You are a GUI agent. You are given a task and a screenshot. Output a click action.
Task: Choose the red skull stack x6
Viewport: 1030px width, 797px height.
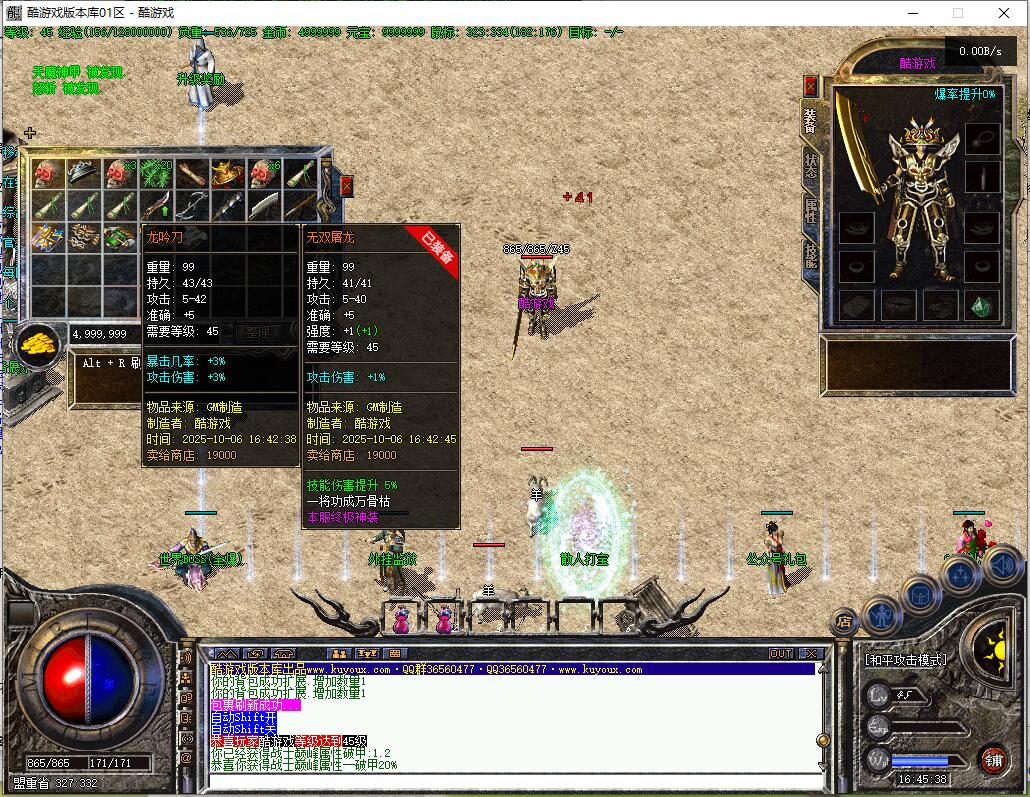(x=264, y=173)
